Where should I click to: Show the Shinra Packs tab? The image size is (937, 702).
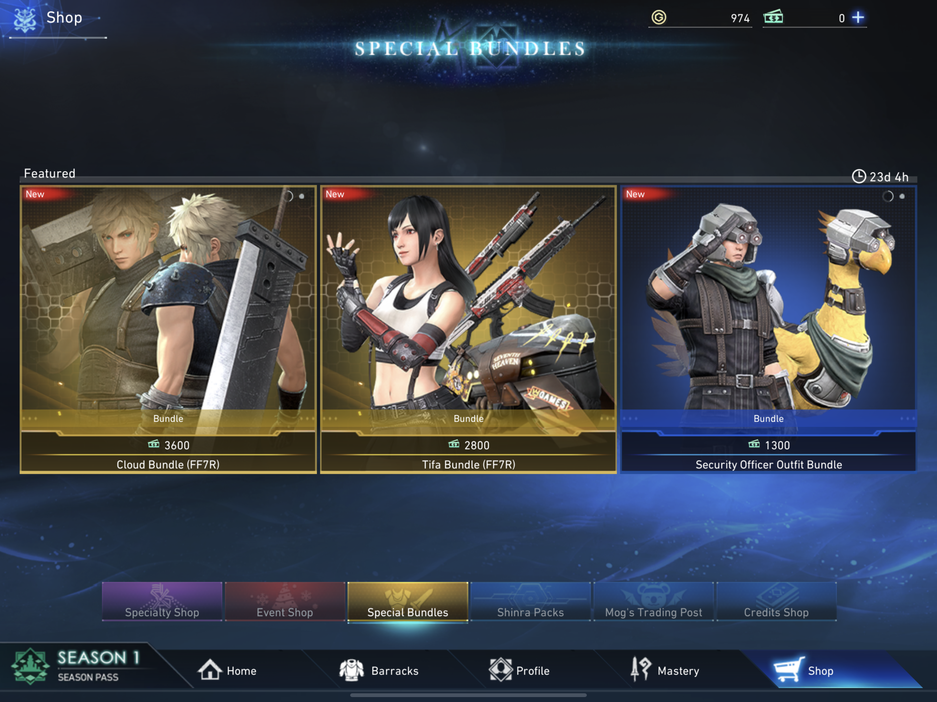(531, 602)
